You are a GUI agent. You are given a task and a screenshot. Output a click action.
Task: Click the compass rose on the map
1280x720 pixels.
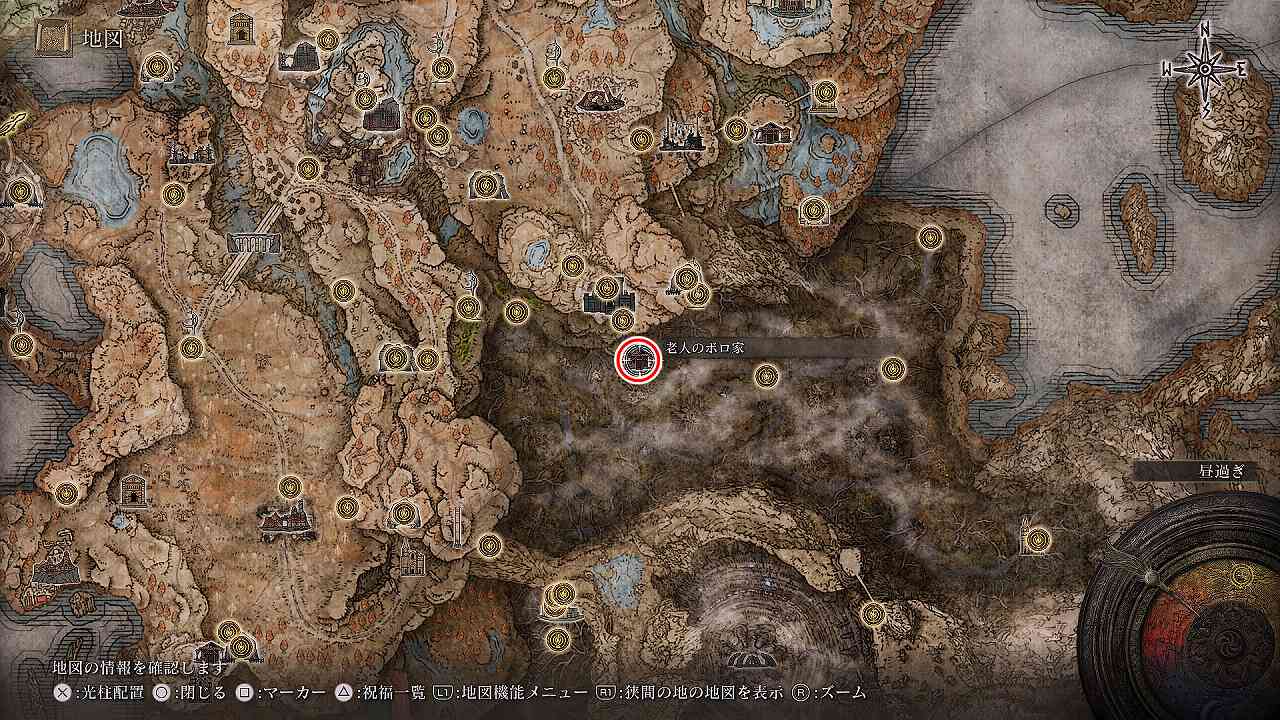[x=1205, y=67]
